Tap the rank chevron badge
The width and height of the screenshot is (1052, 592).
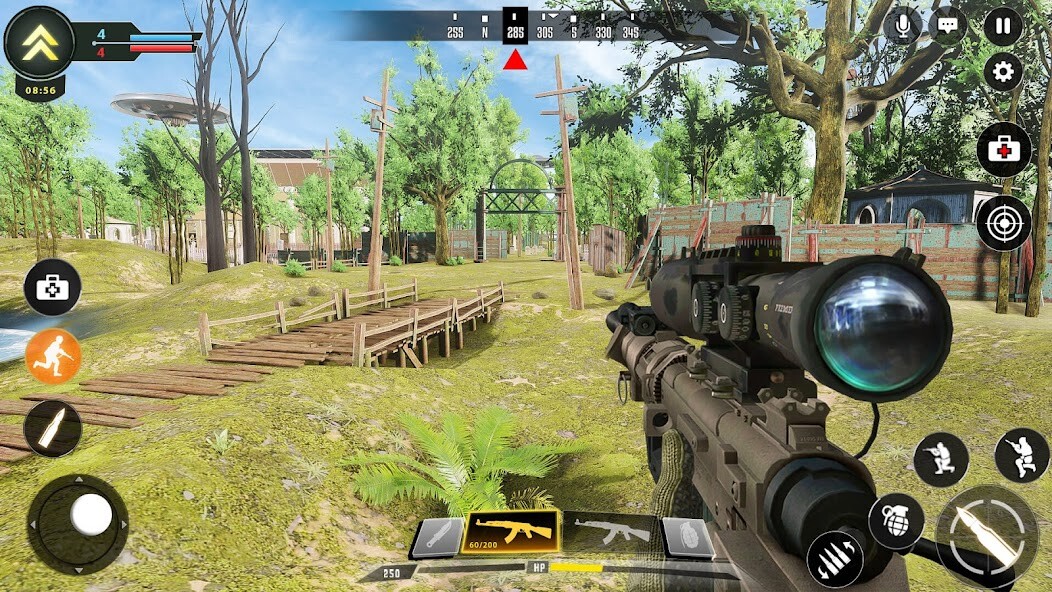point(39,41)
